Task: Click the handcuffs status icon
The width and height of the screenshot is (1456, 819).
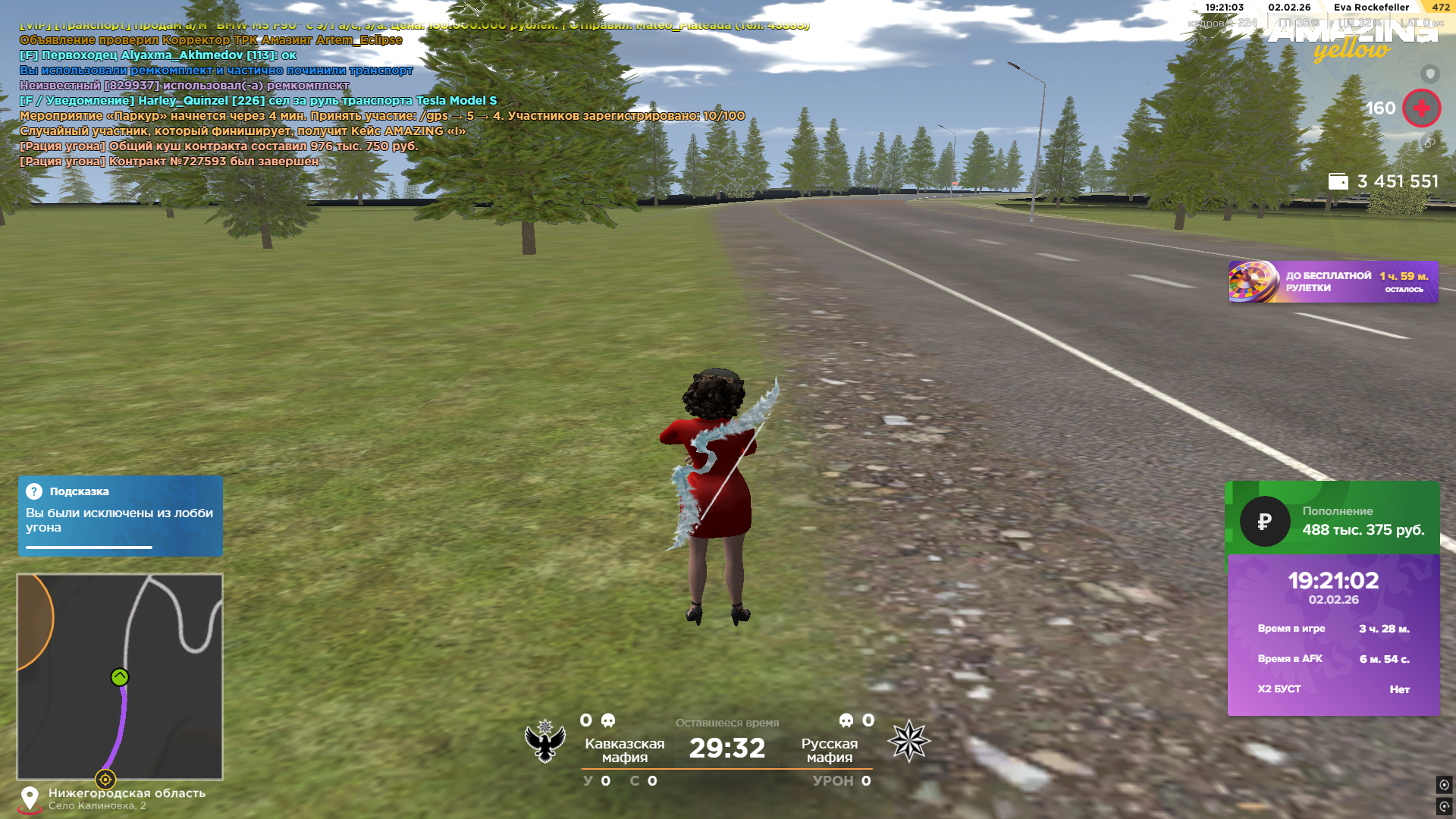Action: tap(1429, 142)
